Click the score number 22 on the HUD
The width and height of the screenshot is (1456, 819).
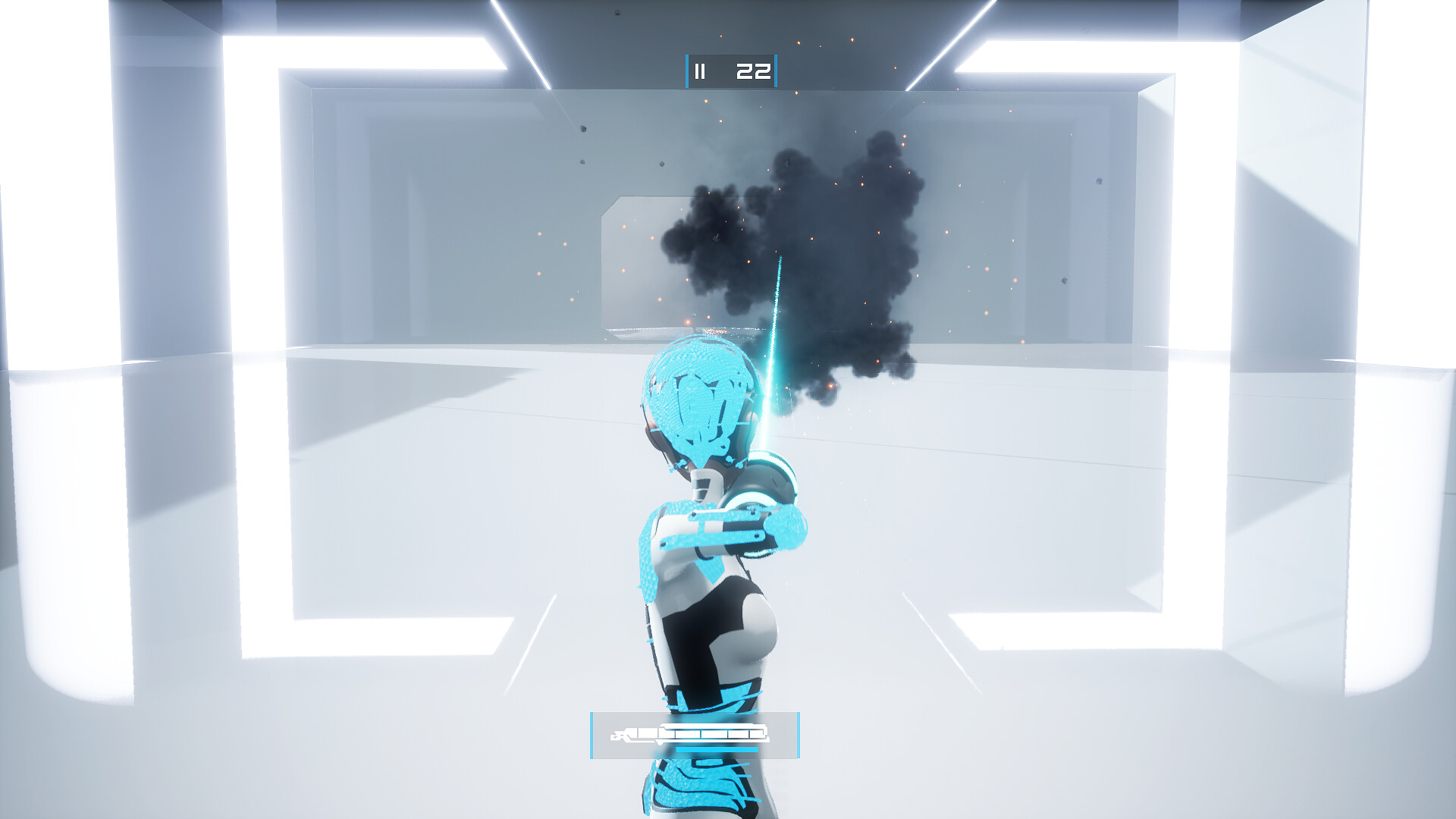(755, 71)
